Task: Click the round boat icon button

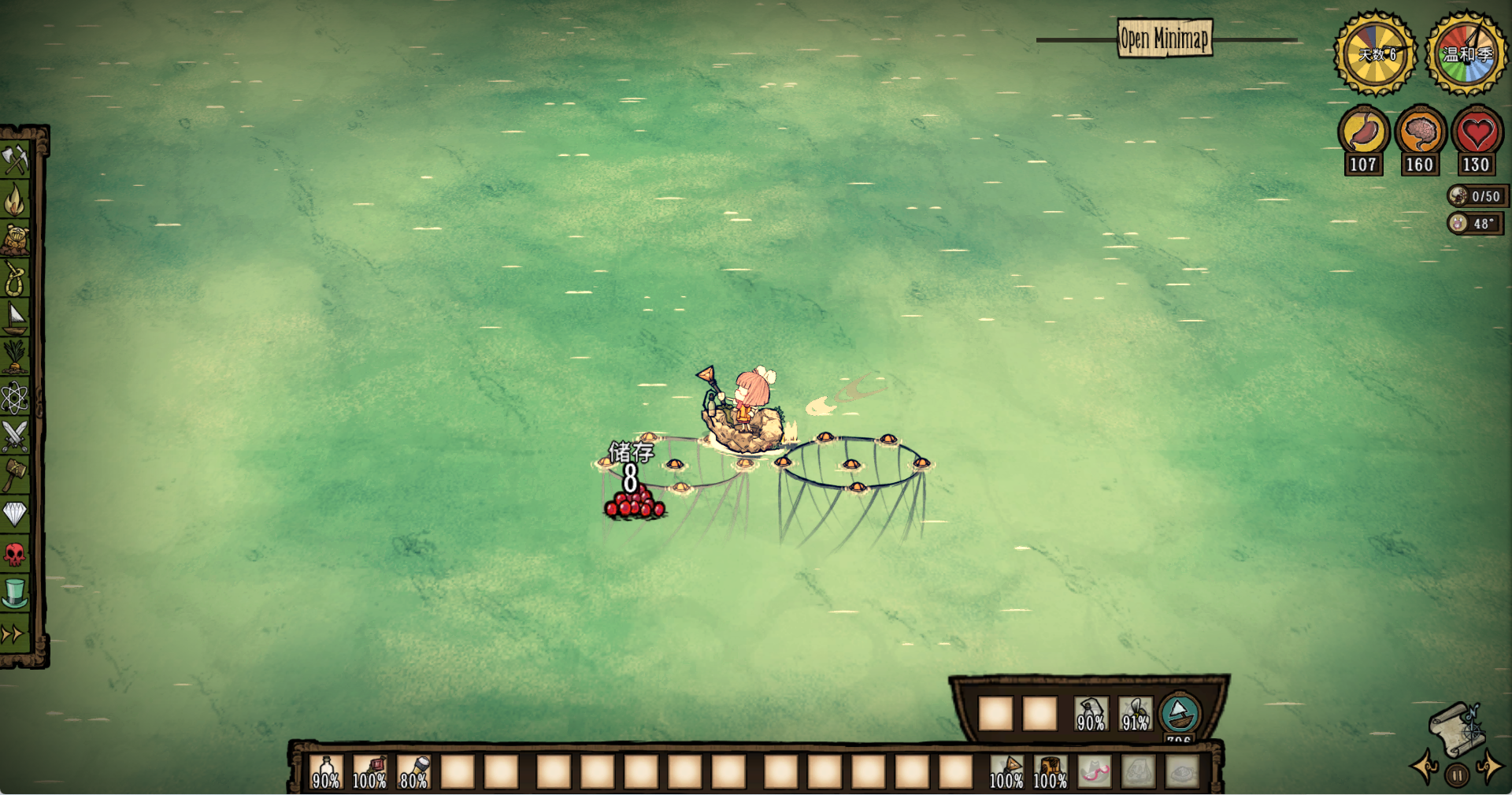Action: (1180, 713)
